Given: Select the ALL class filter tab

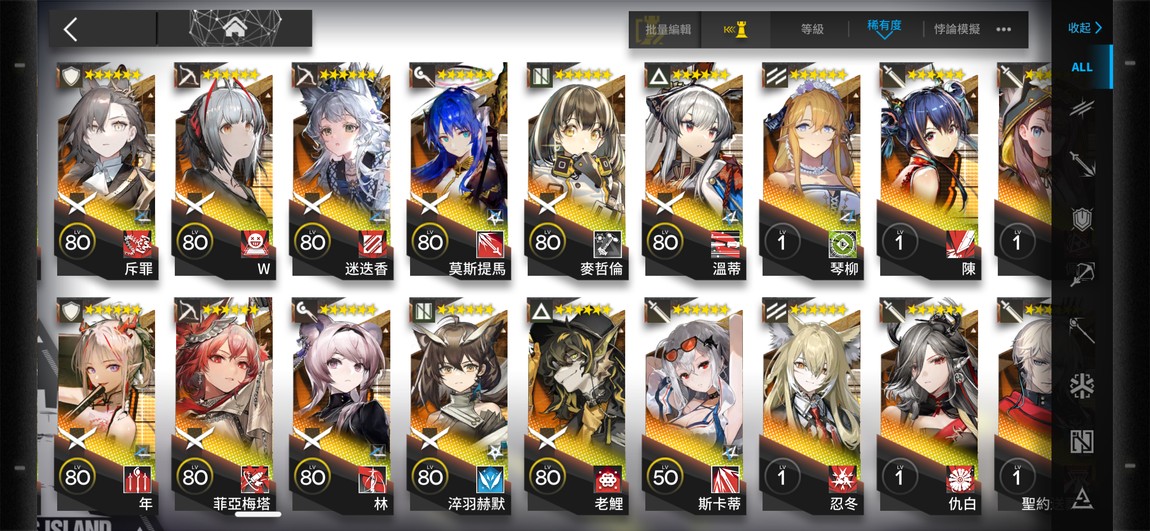Looking at the screenshot, I should point(1082,67).
